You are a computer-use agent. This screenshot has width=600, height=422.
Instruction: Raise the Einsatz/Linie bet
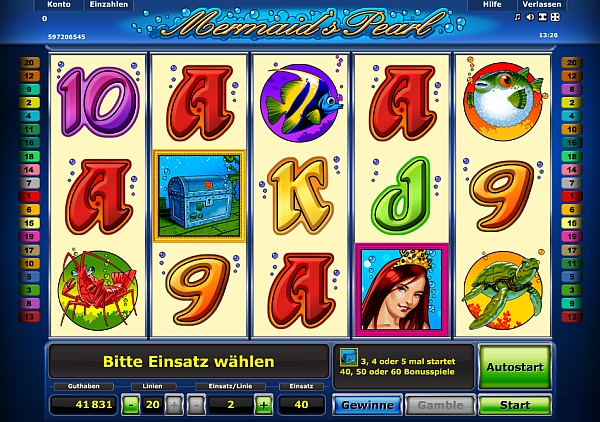tap(263, 405)
